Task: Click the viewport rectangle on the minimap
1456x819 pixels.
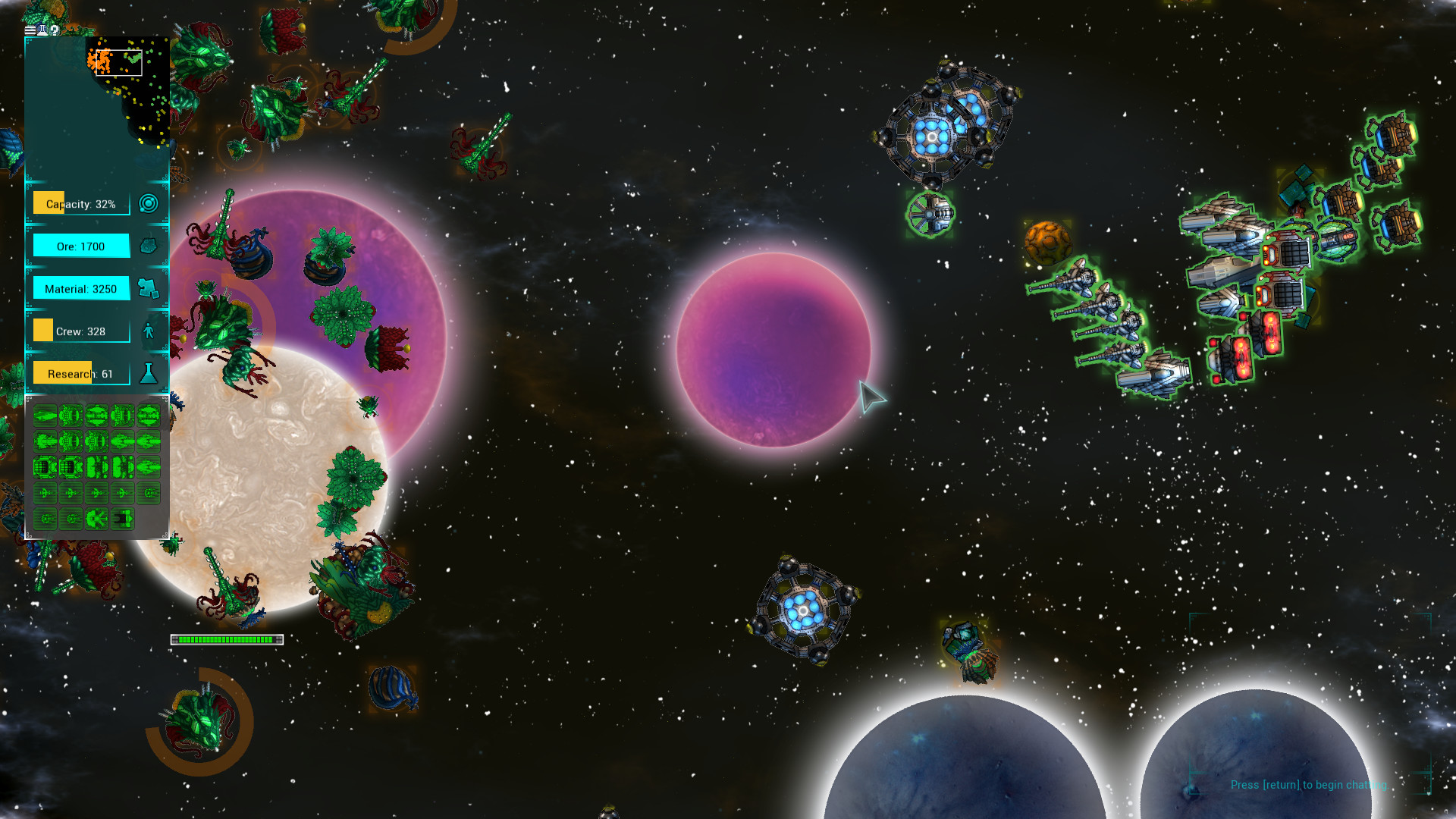Action: (x=118, y=64)
